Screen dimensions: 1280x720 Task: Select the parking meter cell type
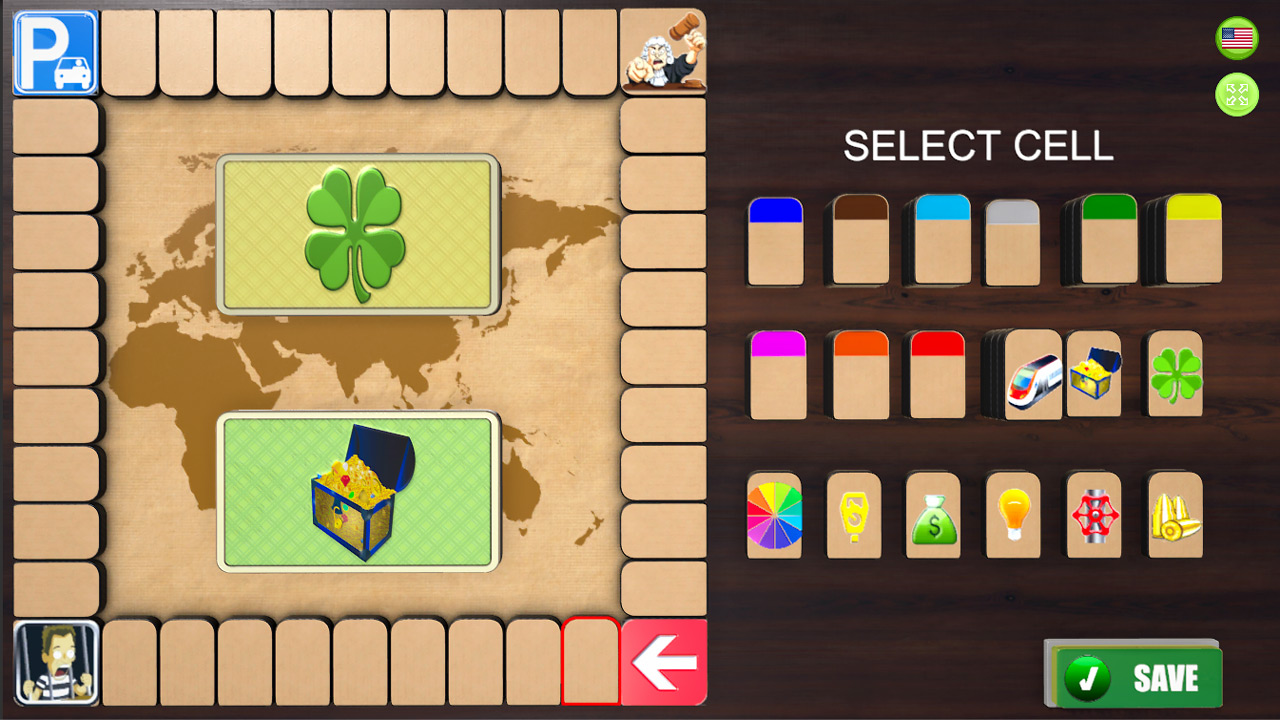coord(853,516)
